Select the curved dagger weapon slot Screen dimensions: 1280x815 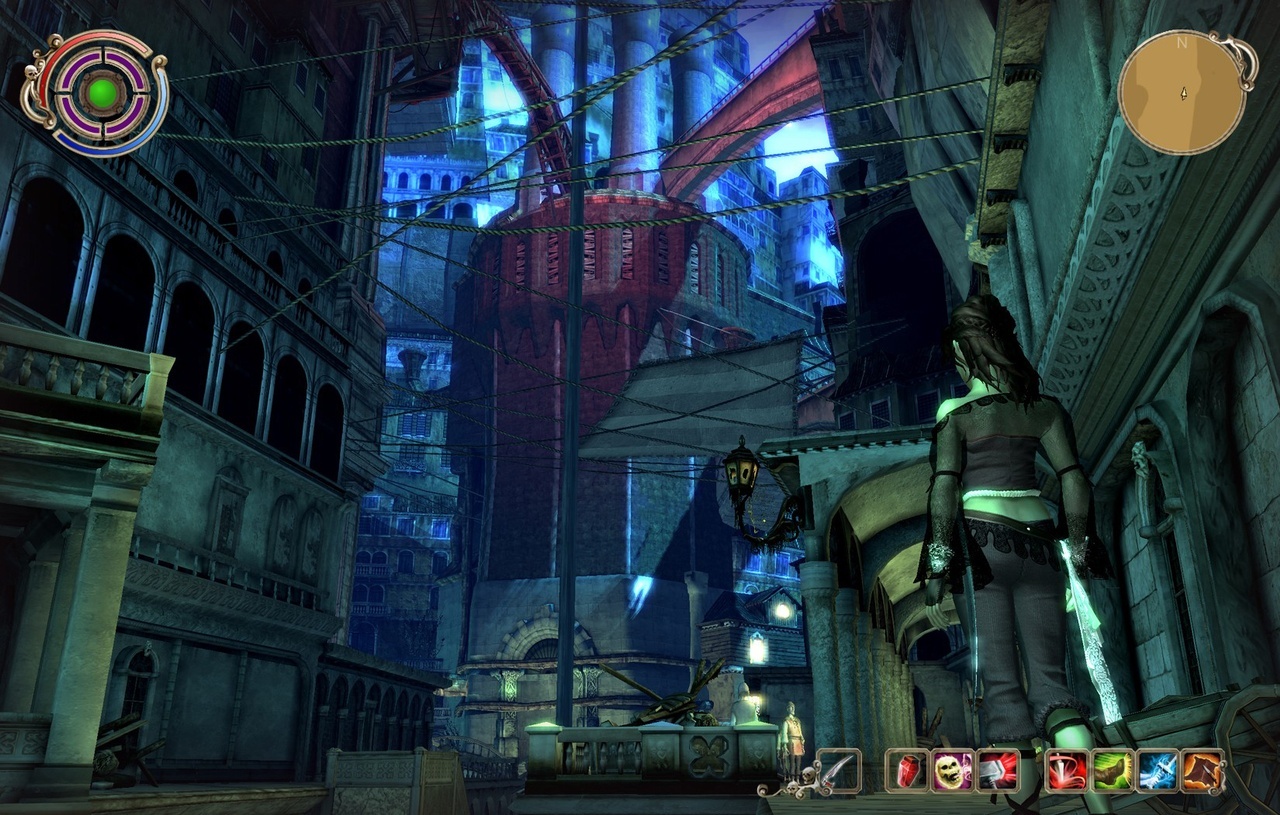(839, 770)
